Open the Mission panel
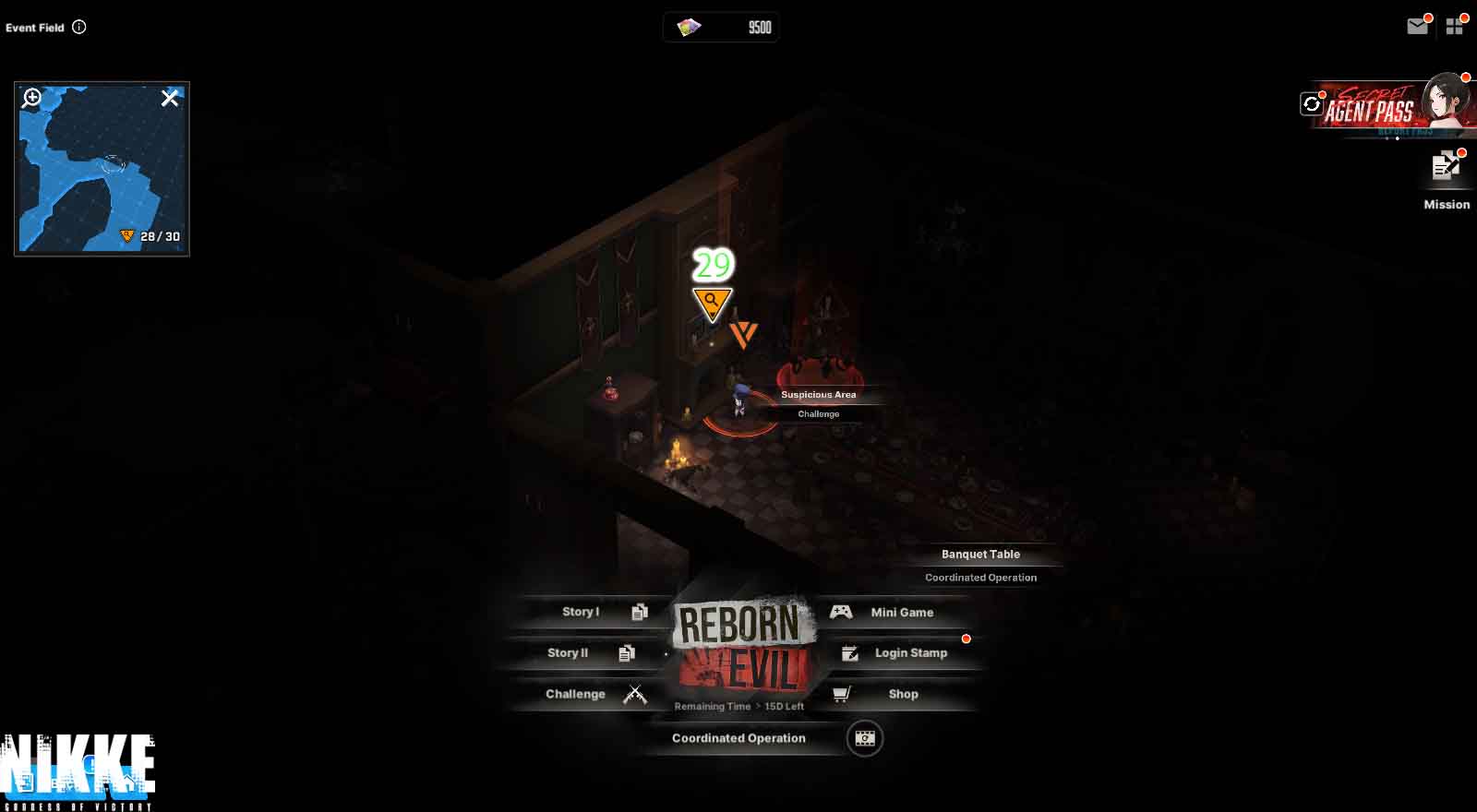The width and height of the screenshot is (1477, 812). [x=1446, y=180]
